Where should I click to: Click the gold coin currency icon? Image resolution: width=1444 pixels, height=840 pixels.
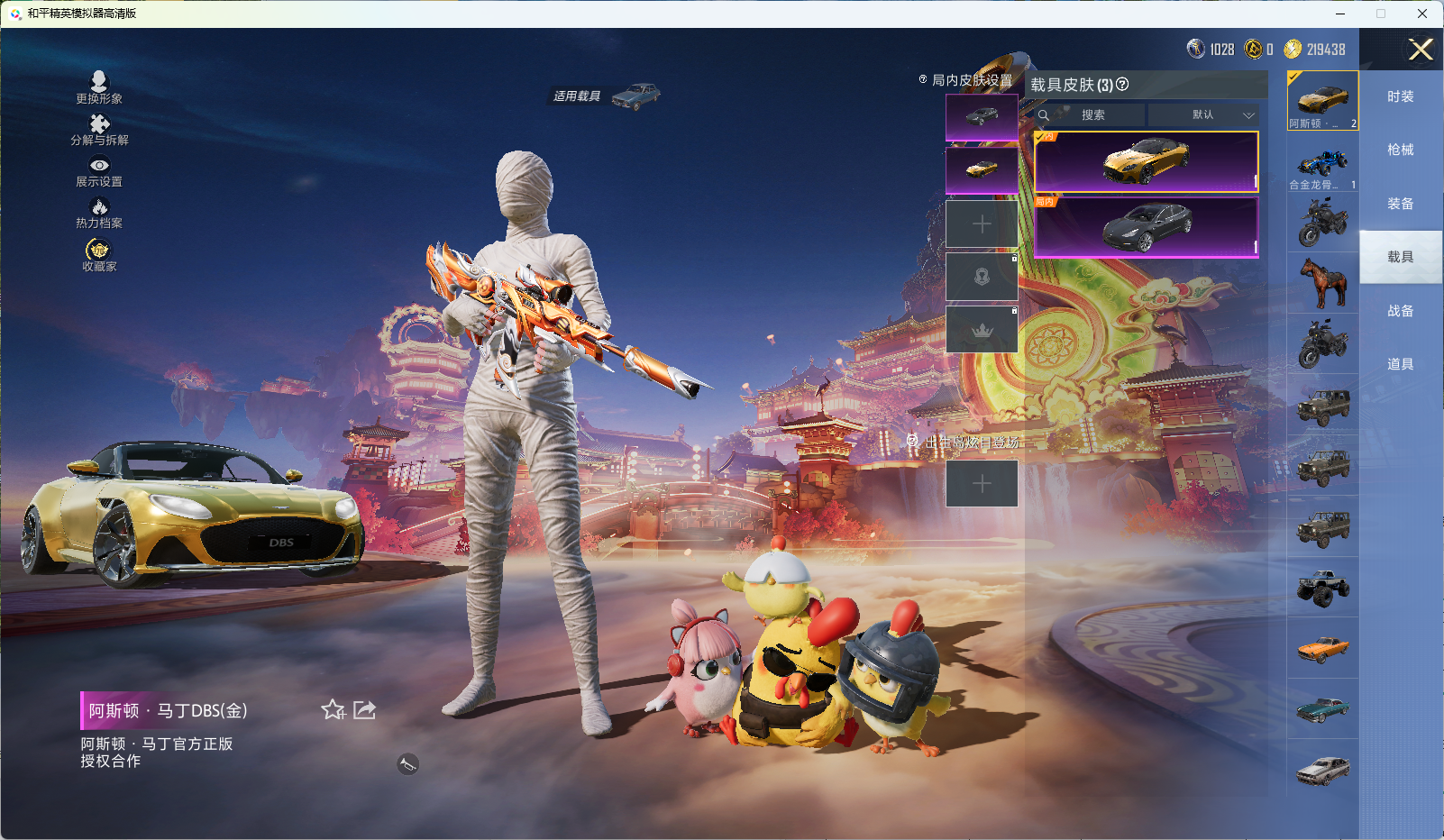pos(1253,50)
